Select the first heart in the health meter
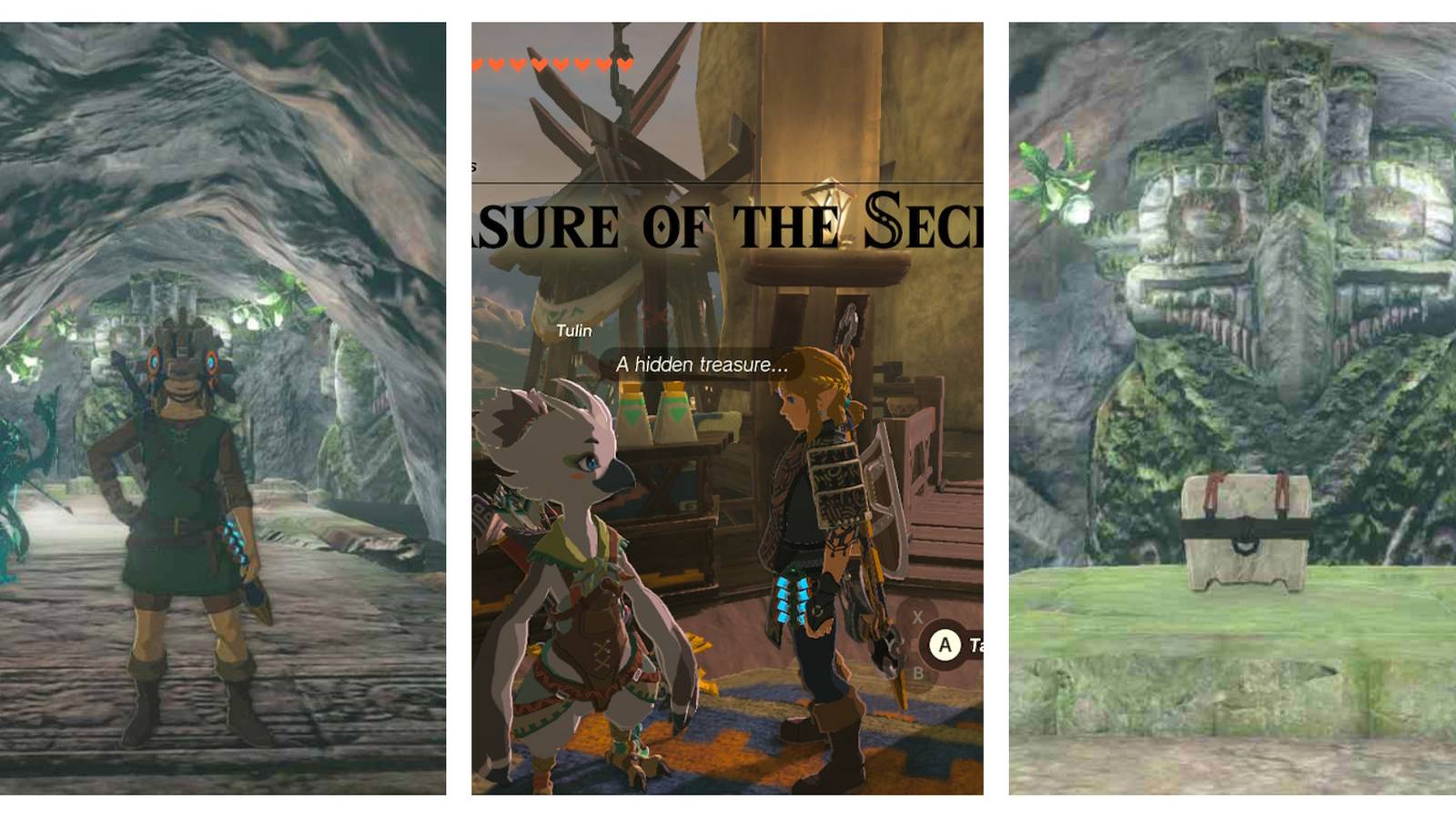 click(x=477, y=64)
